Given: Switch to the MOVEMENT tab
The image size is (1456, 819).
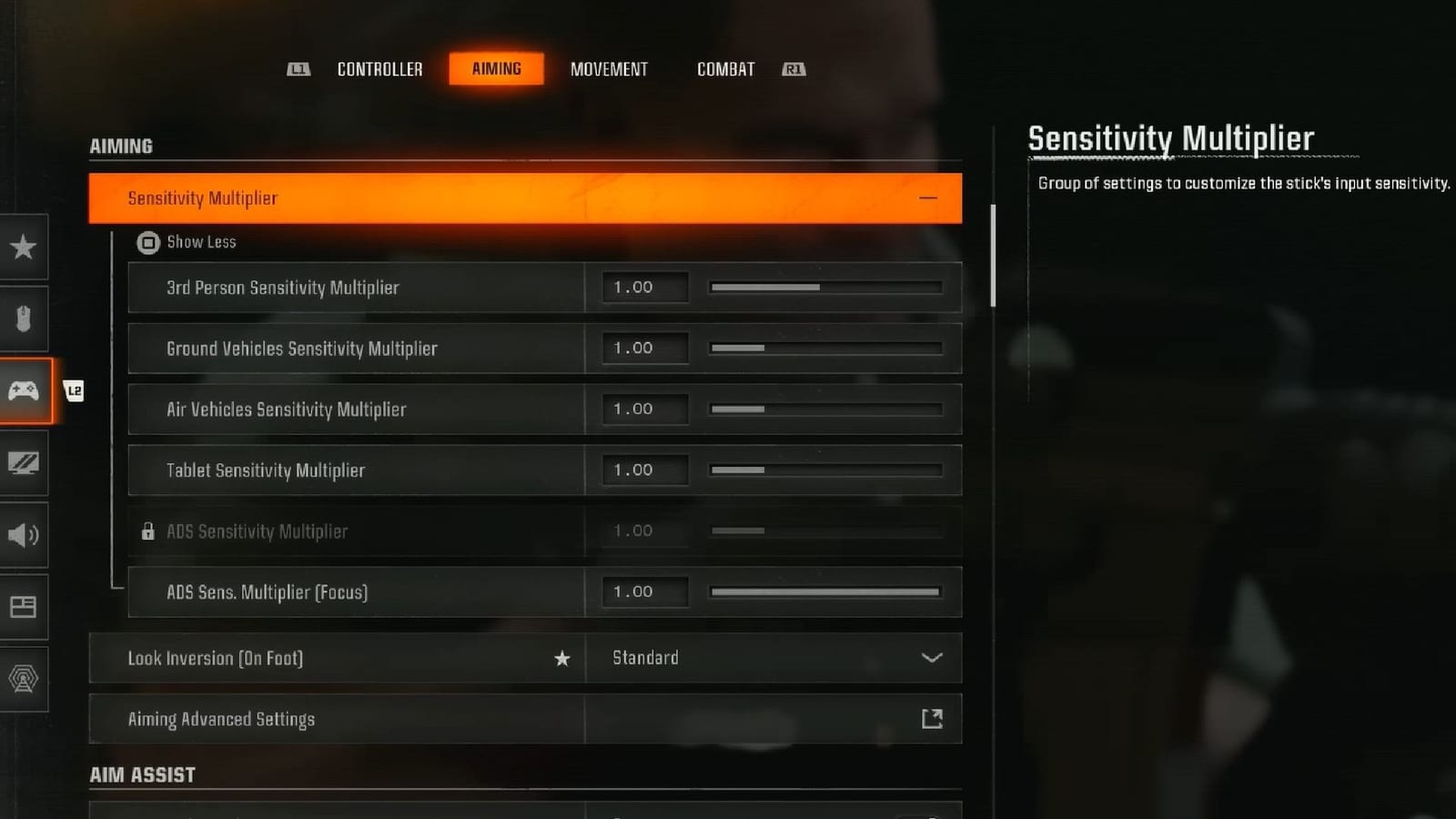Looking at the screenshot, I should coord(609,68).
